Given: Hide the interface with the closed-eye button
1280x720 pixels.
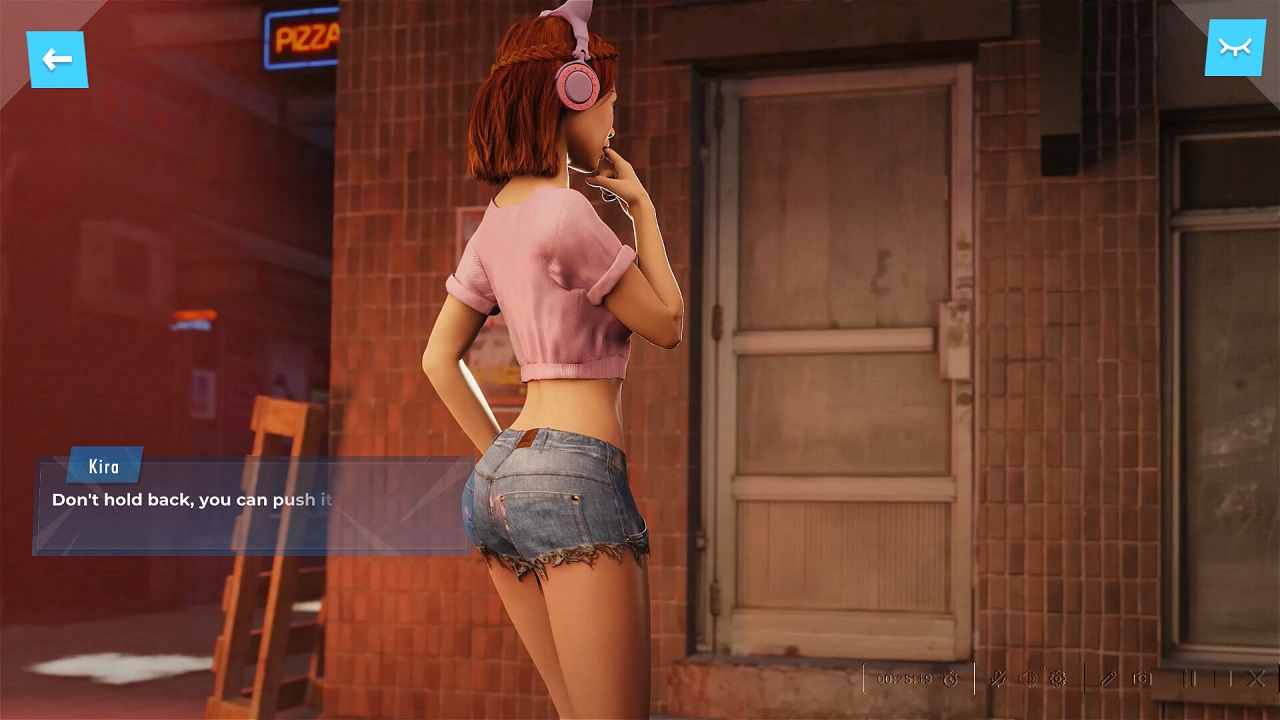Looking at the screenshot, I should pos(1236,46).
